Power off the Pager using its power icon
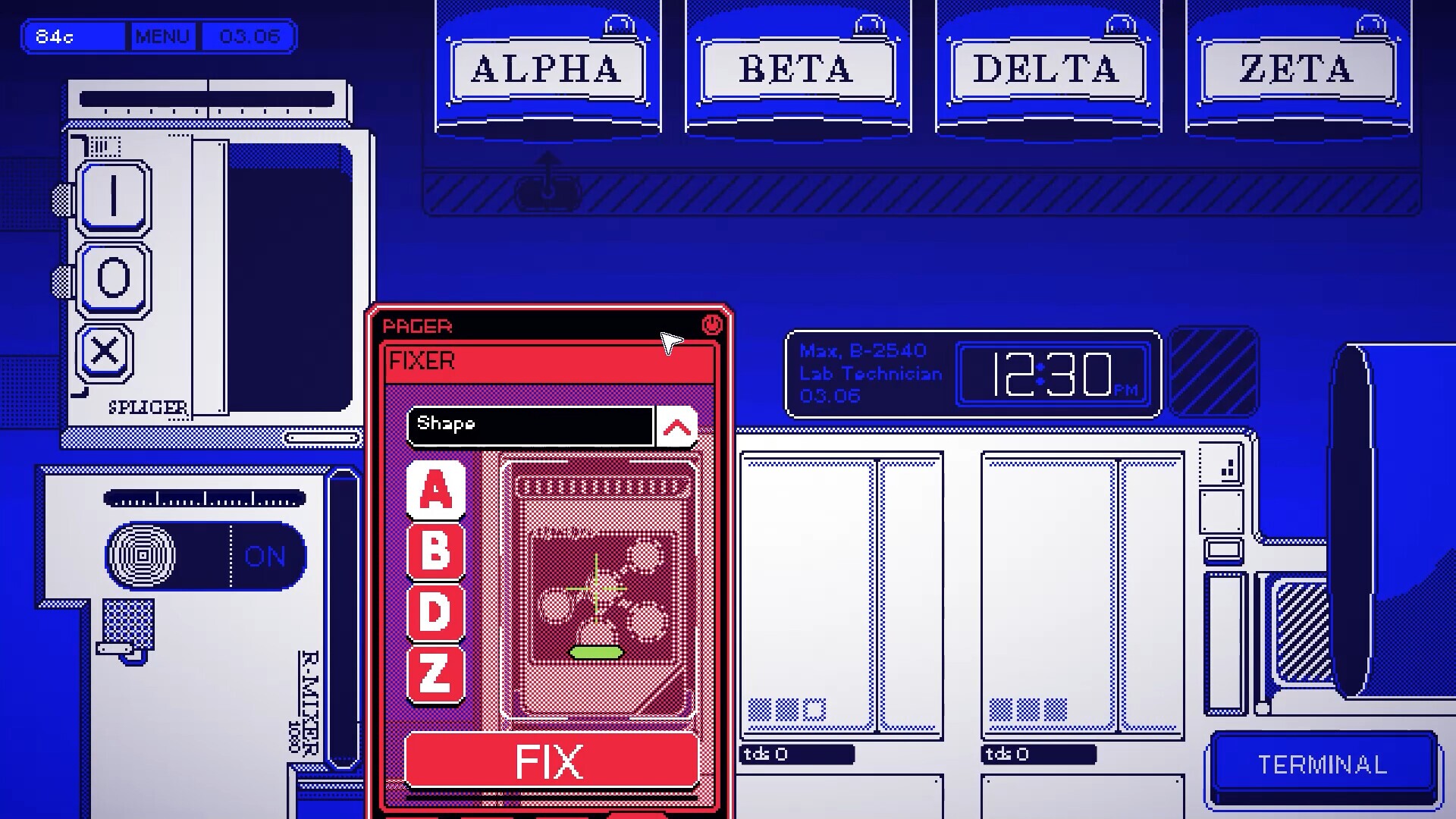The height and width of the screenshot is (819, 1456). (713, 324)
